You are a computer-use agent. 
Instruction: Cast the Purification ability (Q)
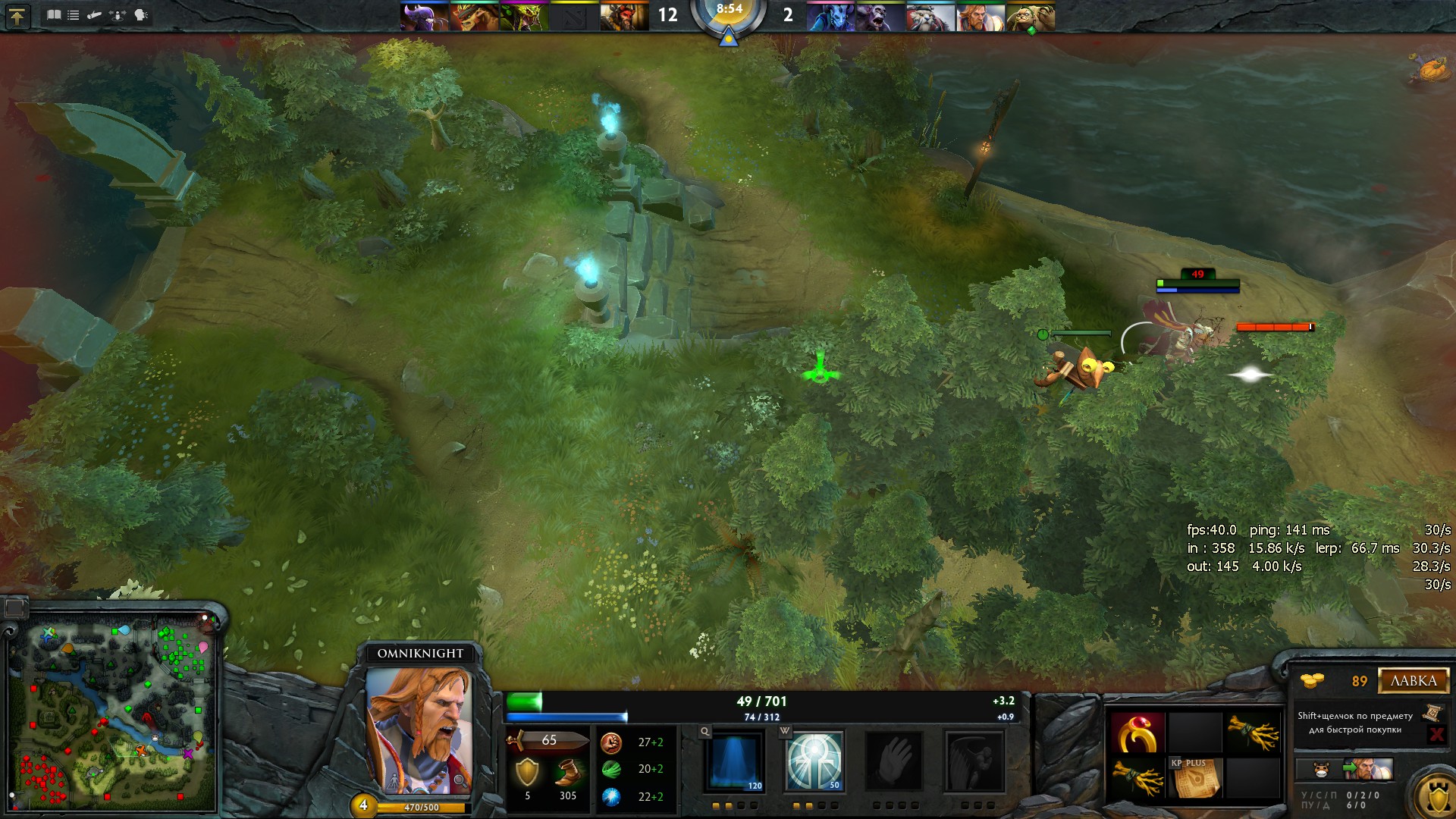pyautogui.click(x=733, y=761)
